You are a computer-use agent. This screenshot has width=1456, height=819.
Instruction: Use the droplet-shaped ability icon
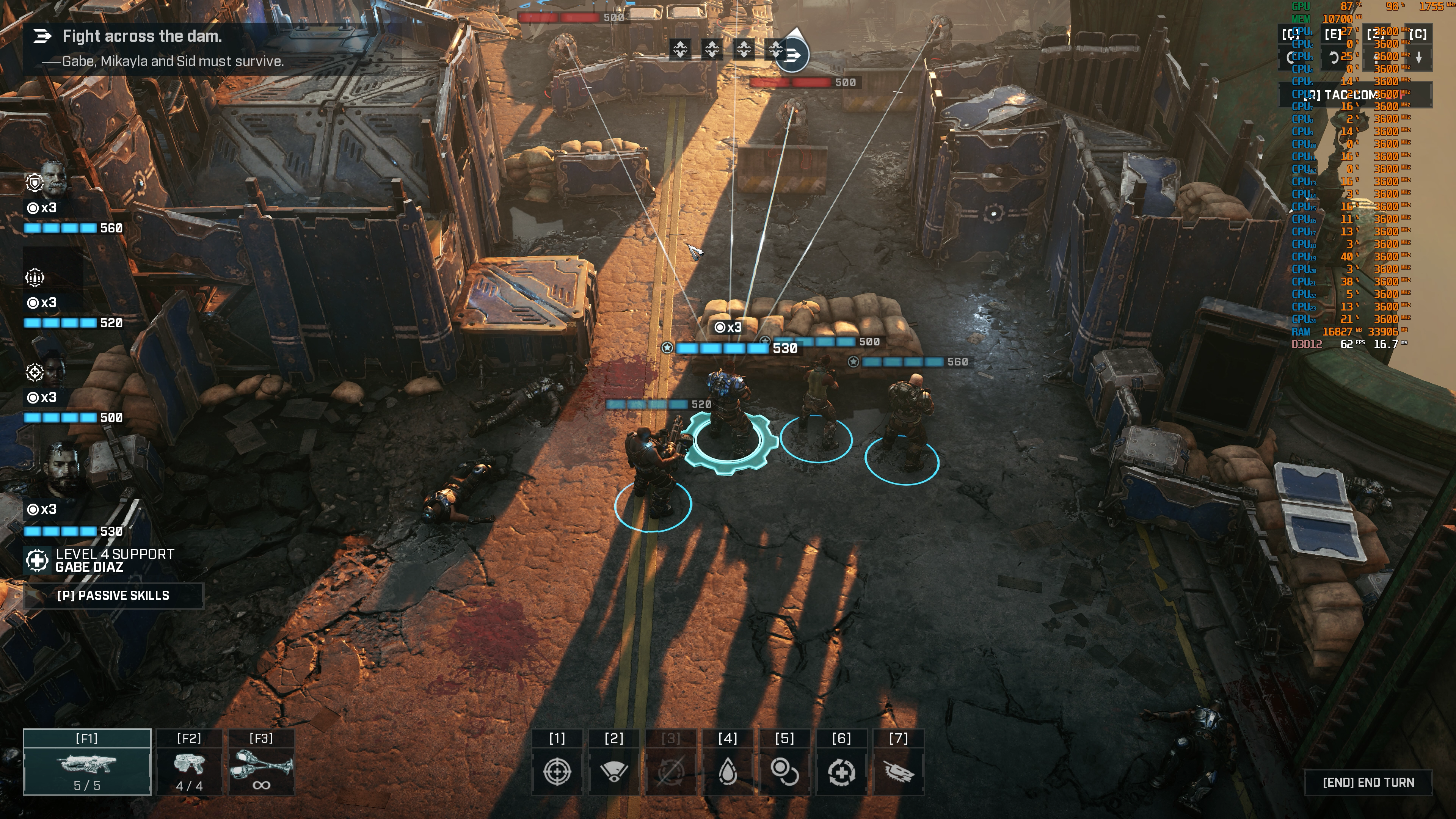728,771
